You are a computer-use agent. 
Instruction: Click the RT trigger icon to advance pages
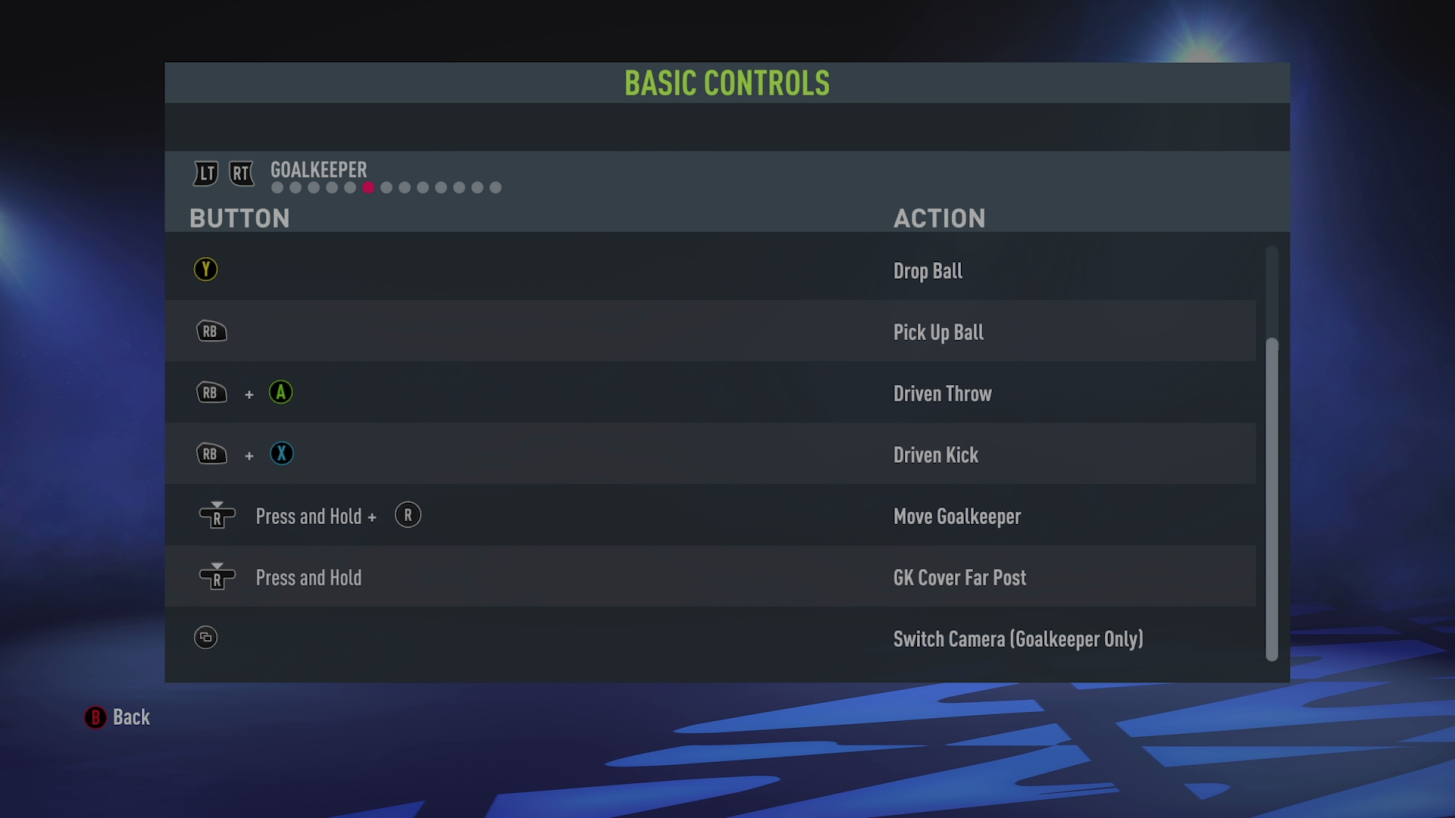240,173
